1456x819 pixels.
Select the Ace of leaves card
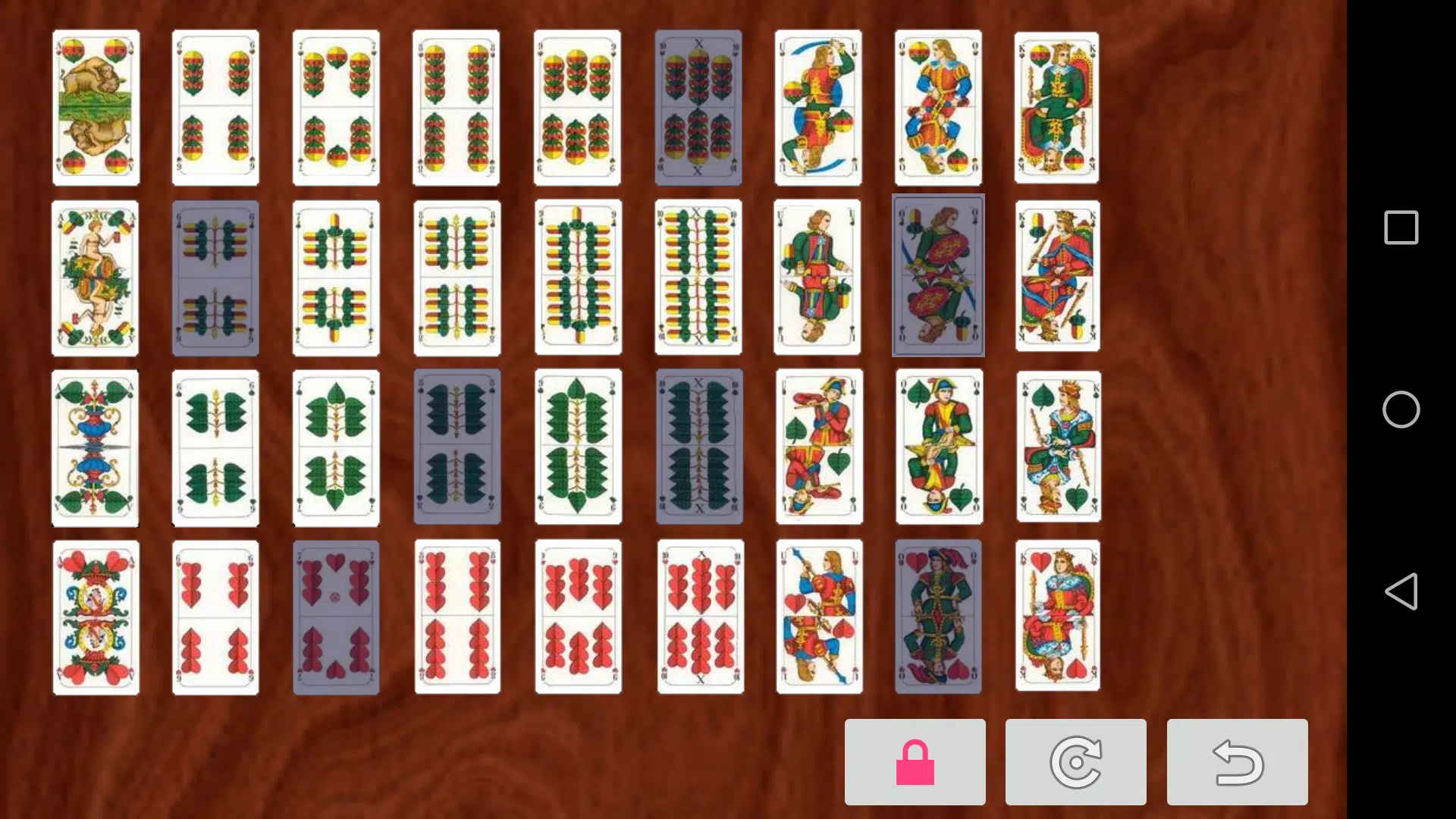click(x=96, y=446)
